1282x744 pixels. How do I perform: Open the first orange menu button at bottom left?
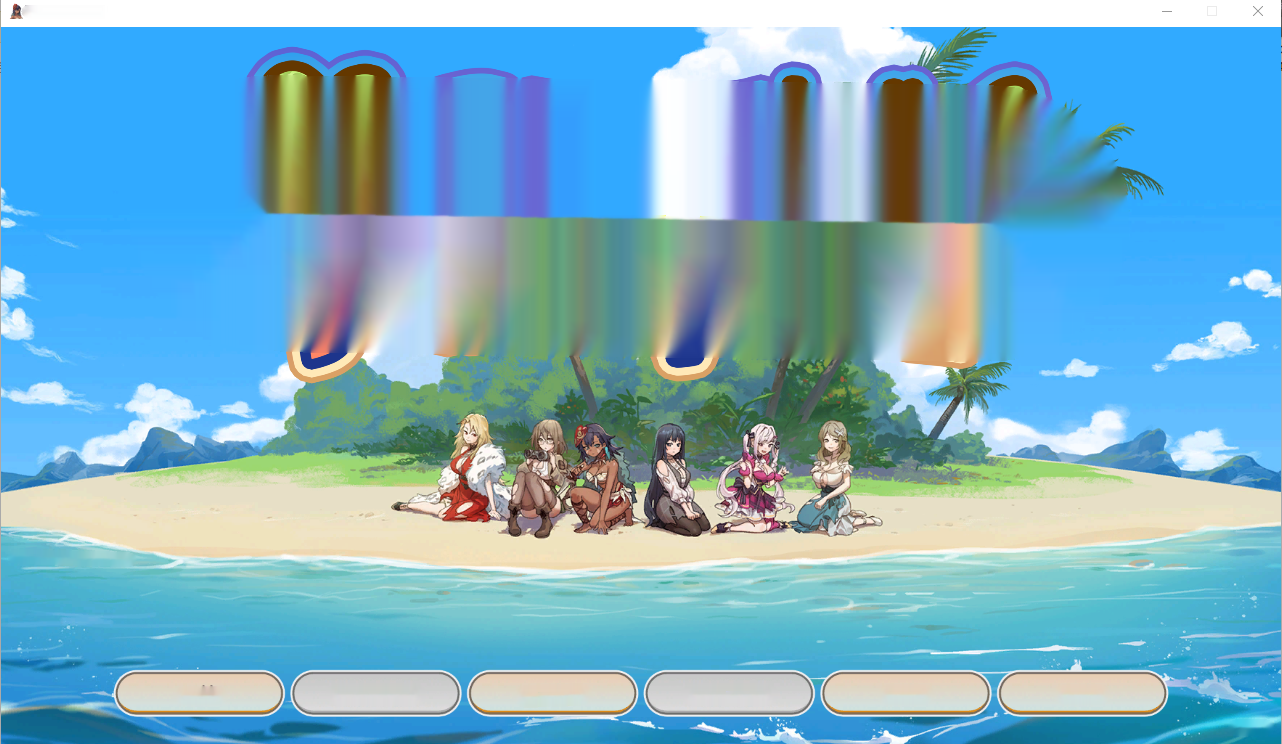199,692
